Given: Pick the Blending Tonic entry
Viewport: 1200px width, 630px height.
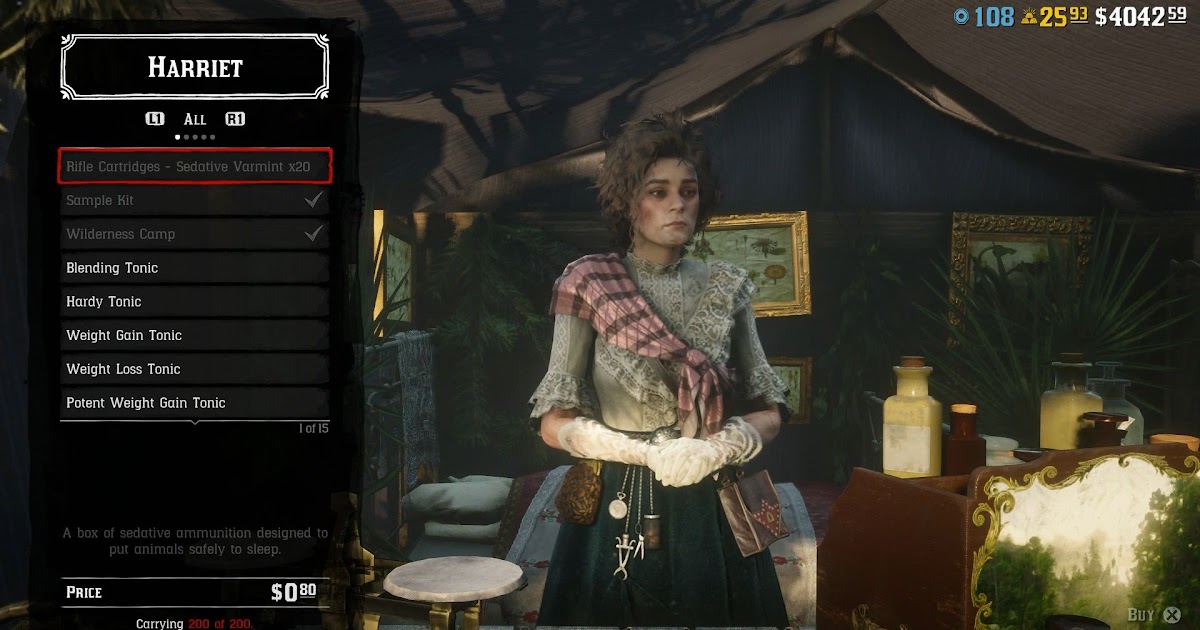Looking at the screenshot, I should (194, 268).
